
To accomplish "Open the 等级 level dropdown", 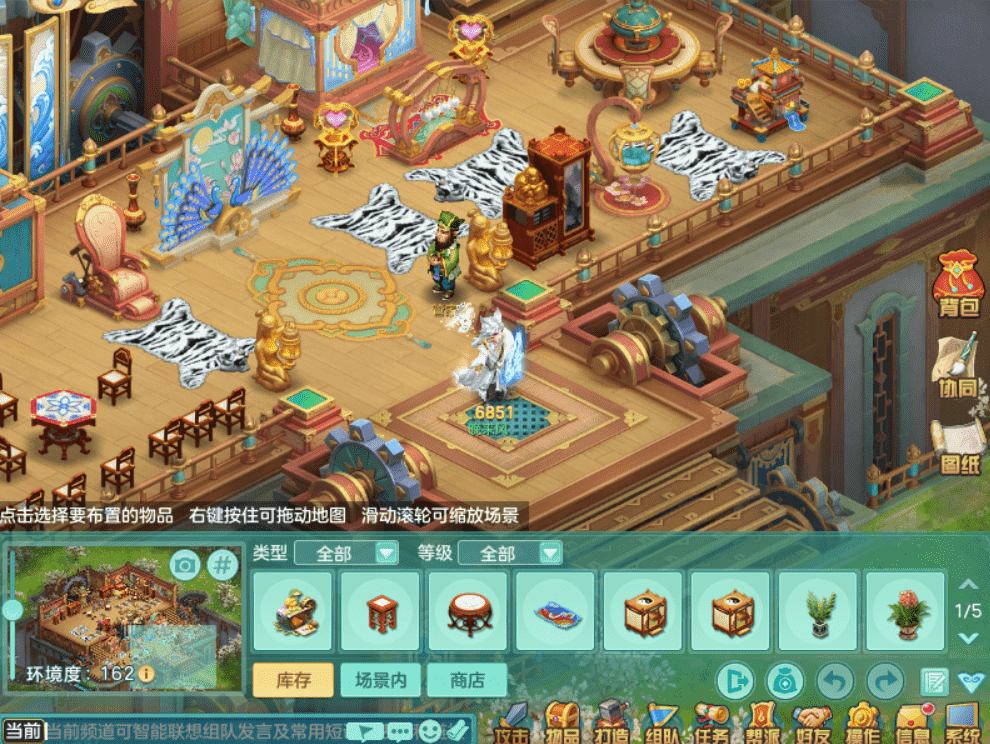I will point(510,553).
